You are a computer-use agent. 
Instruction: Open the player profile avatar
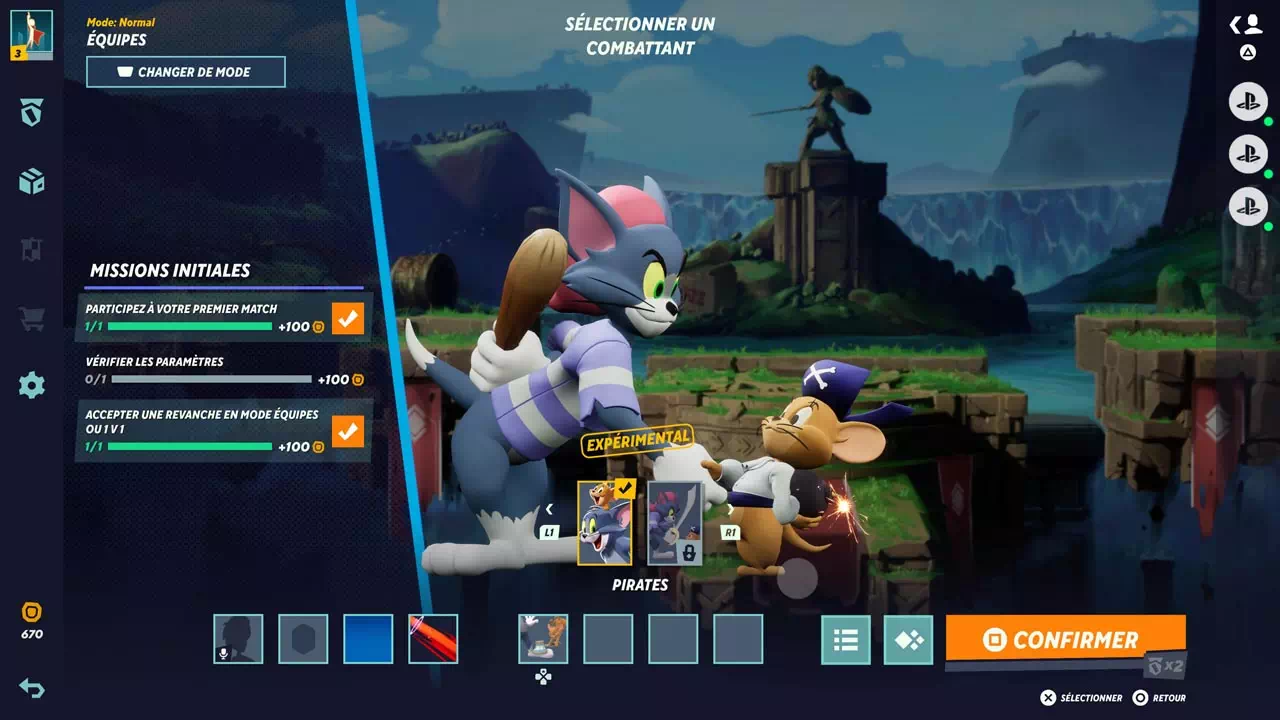point(31,34)
